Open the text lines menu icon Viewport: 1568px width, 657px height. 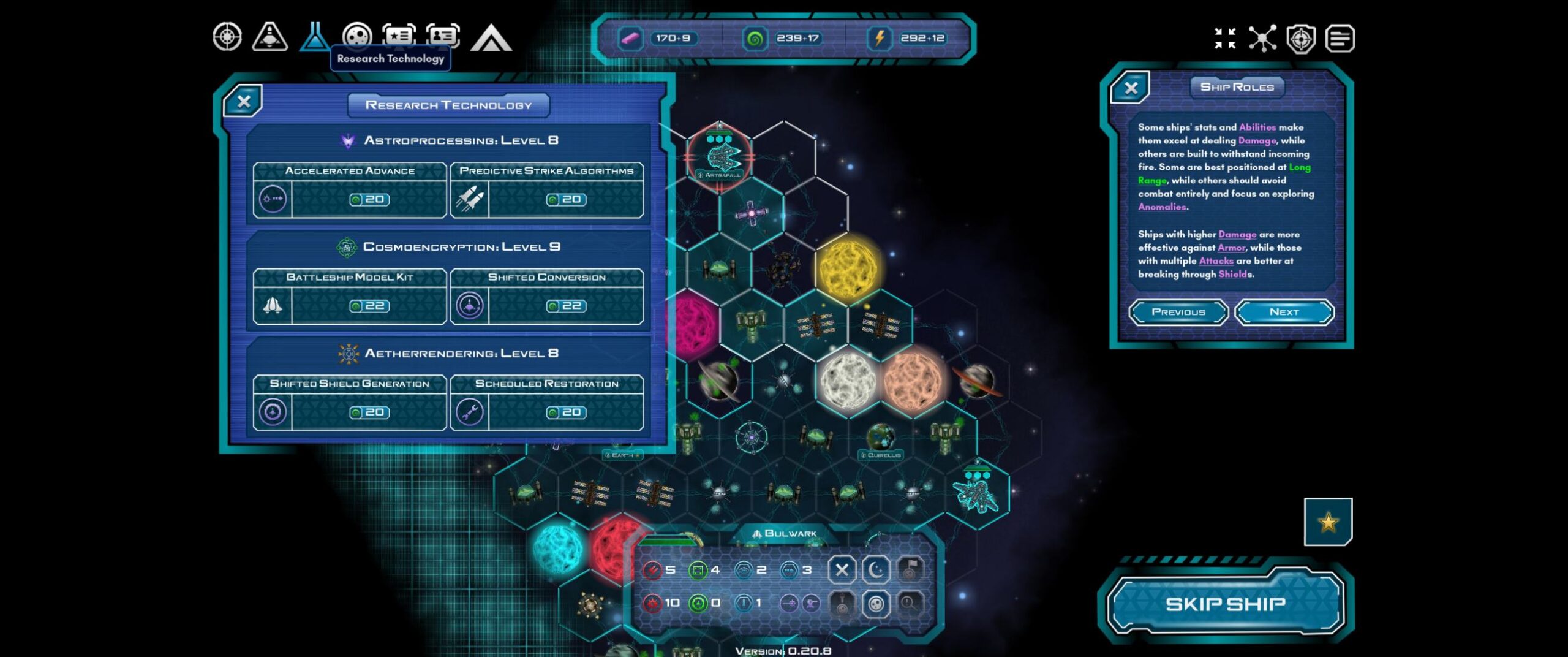click(1340, 39)
